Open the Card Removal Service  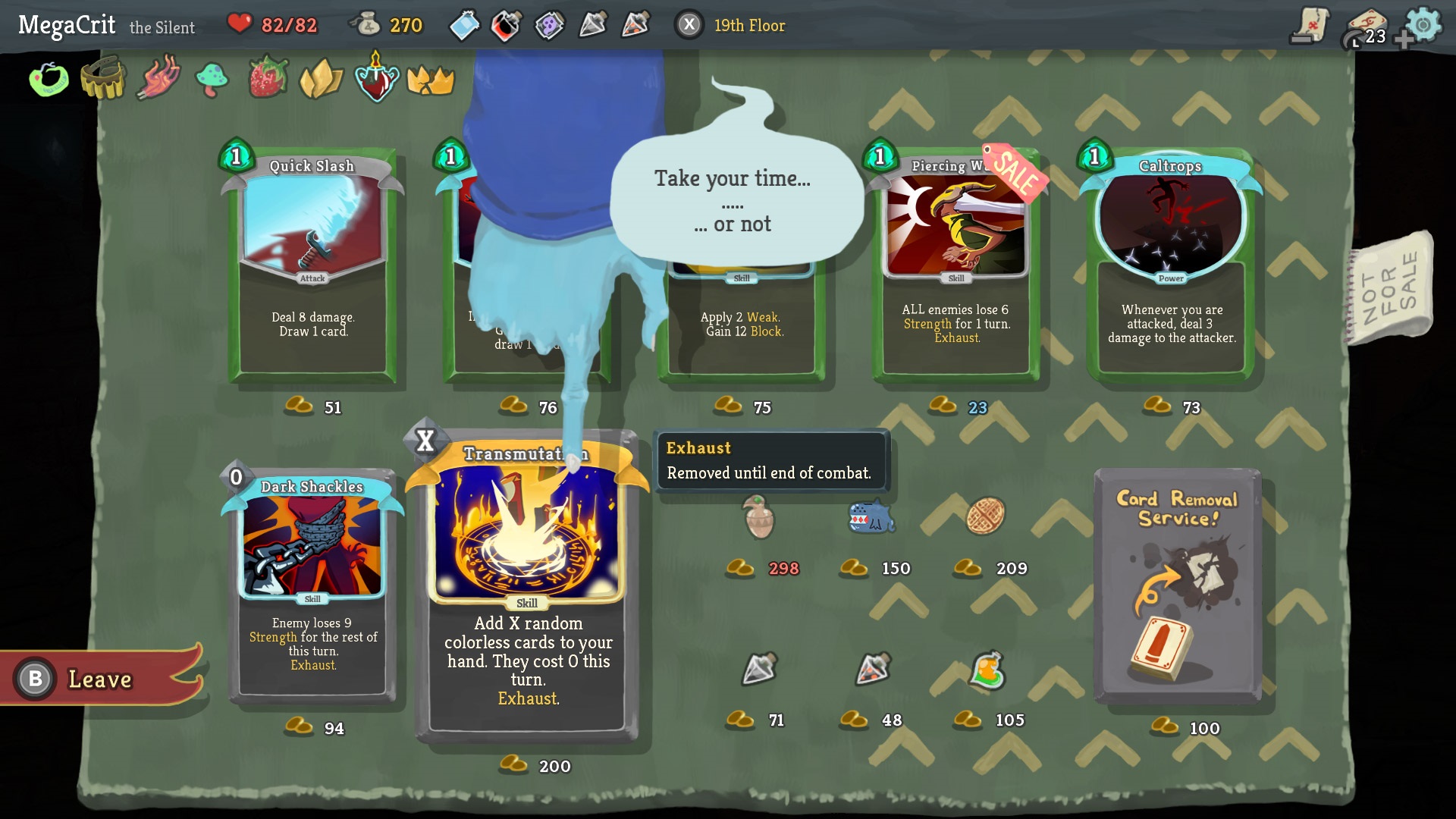(x=1177, y=585)
